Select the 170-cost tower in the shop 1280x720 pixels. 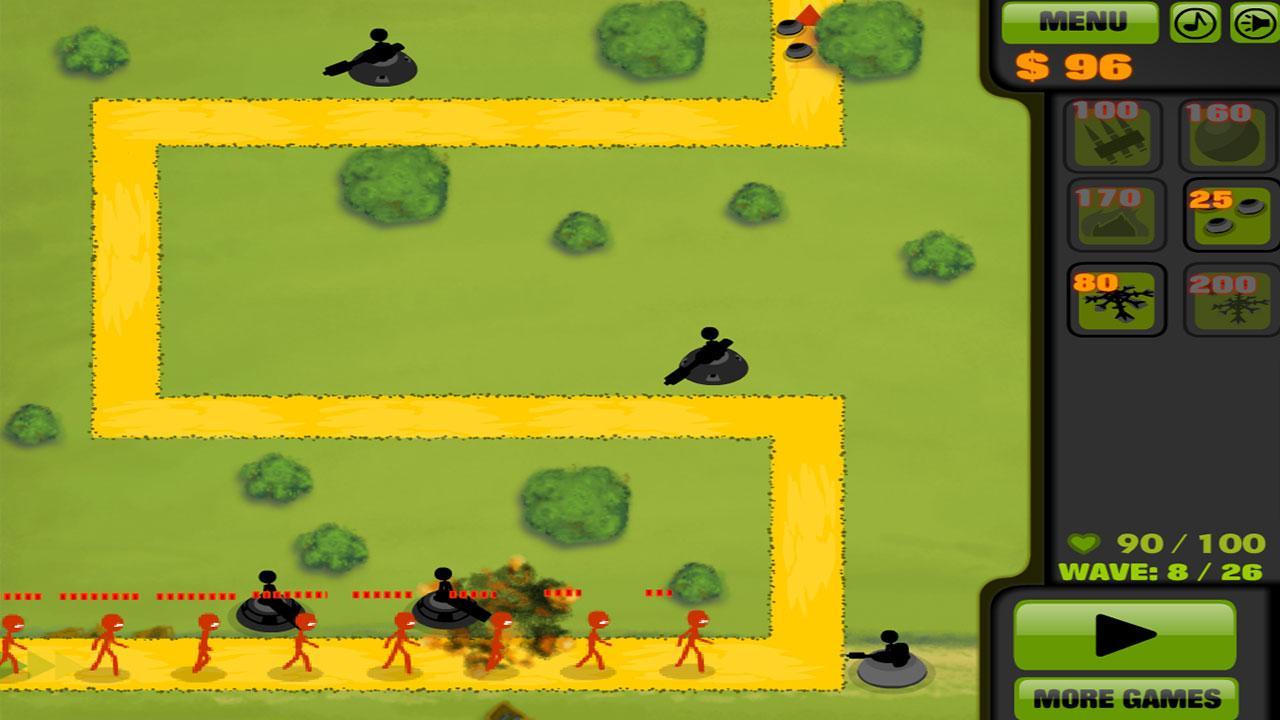click(x=1113, y=212)
